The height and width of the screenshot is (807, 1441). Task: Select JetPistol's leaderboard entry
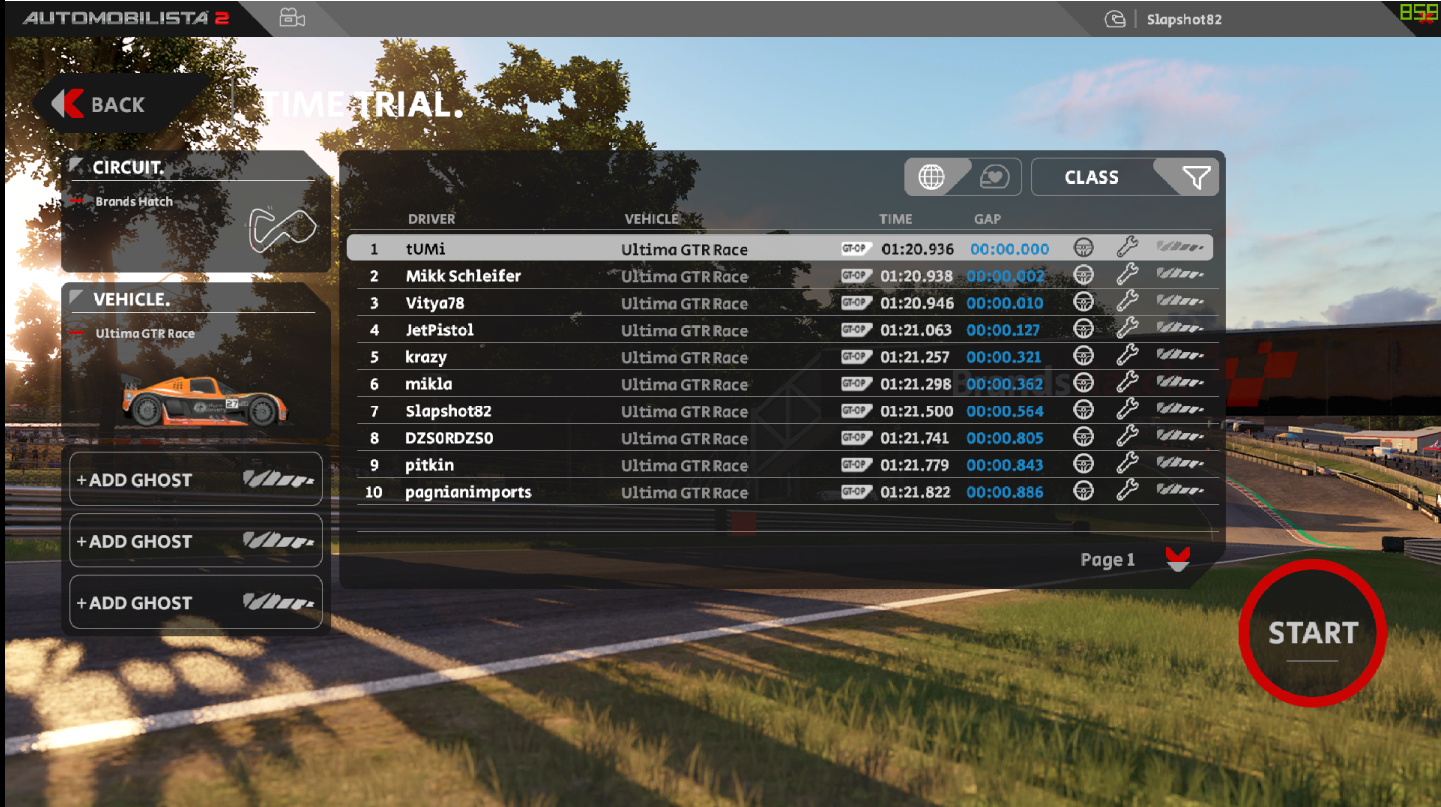coord(600,330)
